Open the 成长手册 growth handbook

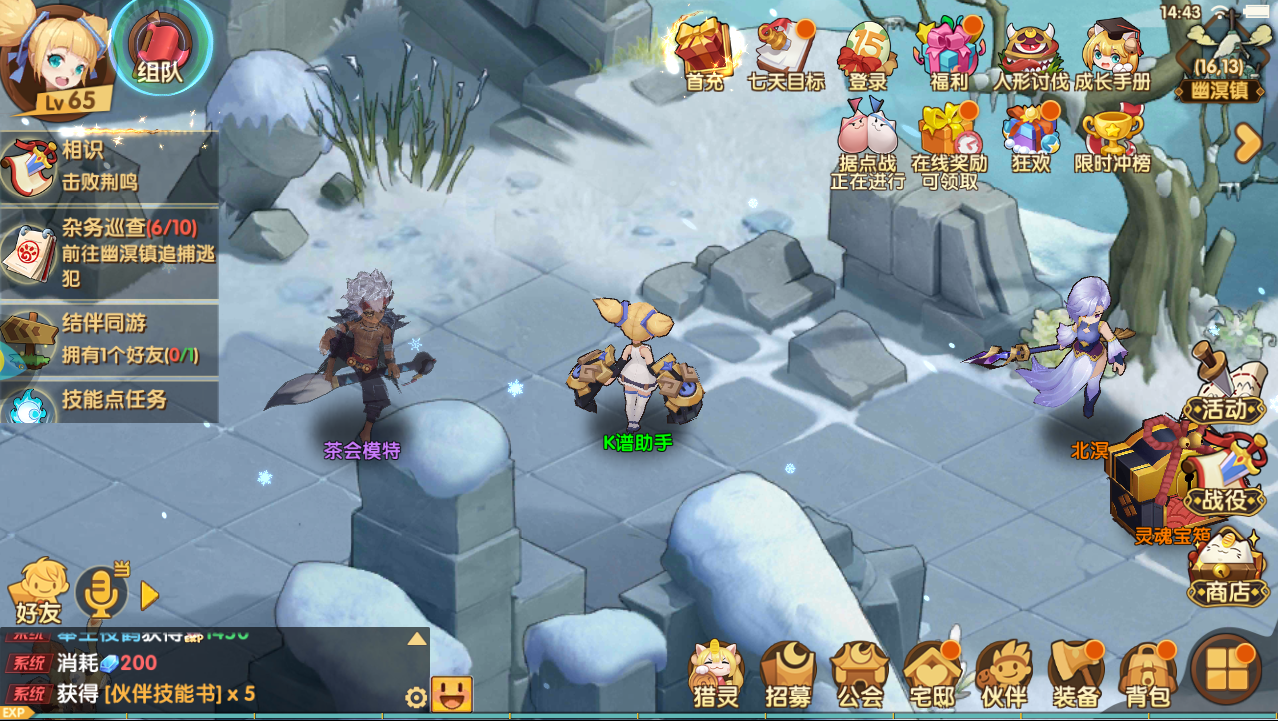pos(1112,55)
